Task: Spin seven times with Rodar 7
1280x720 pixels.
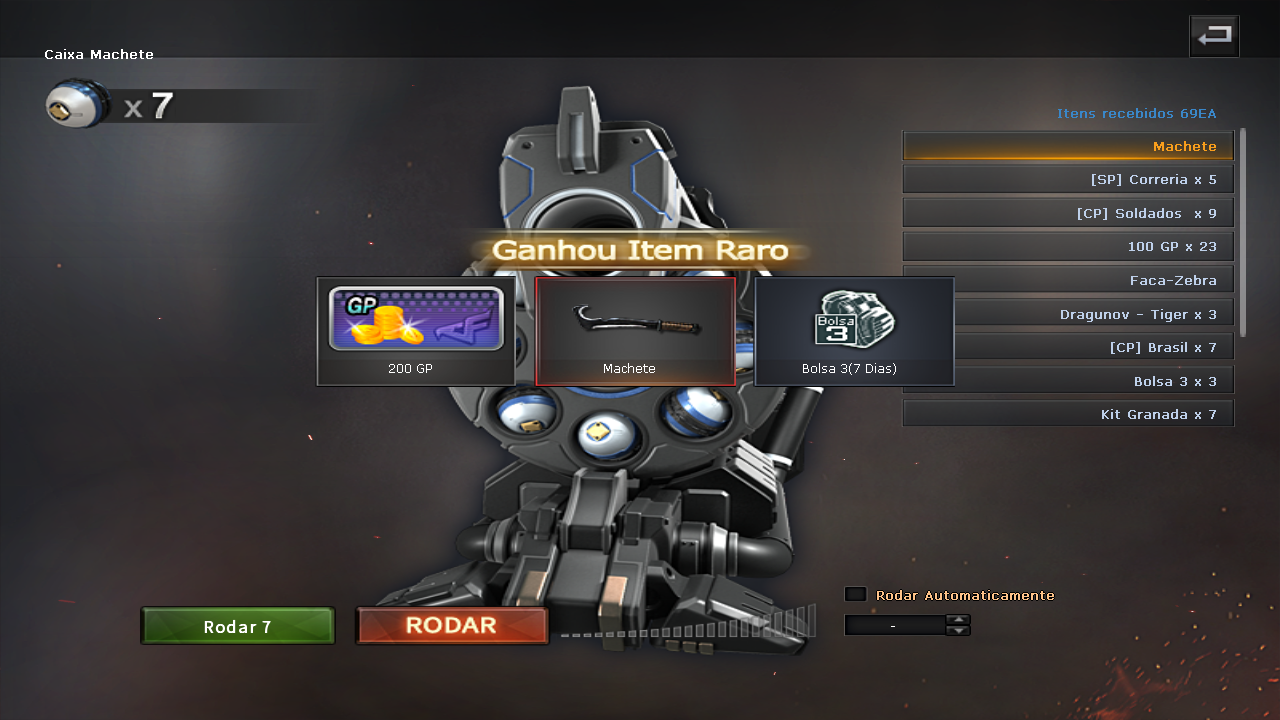Action: [x=238, y=627]
